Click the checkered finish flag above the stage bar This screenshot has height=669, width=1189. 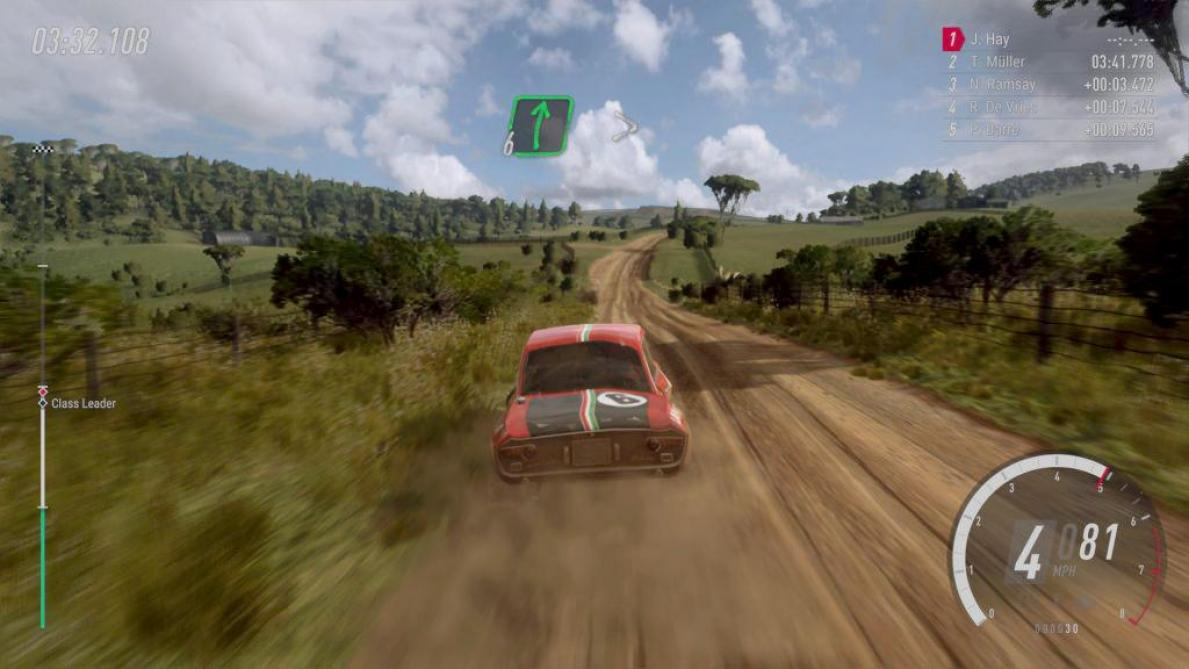coord(42,149)
